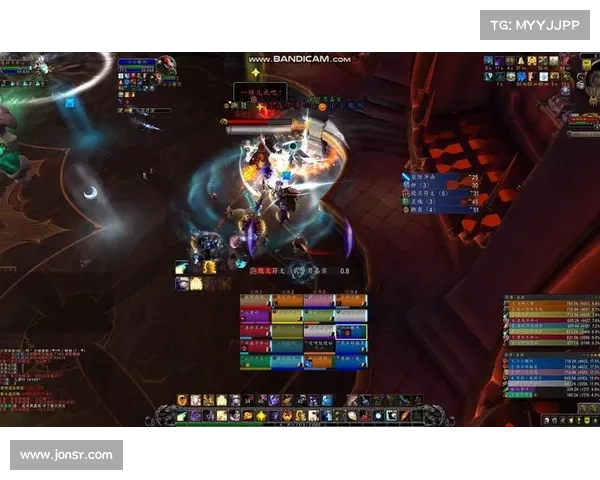Image resolution: width=600 pixels, height=480 pixels.
Task: Select the white-bordered raid frame cell
Action: coord(350,331)
